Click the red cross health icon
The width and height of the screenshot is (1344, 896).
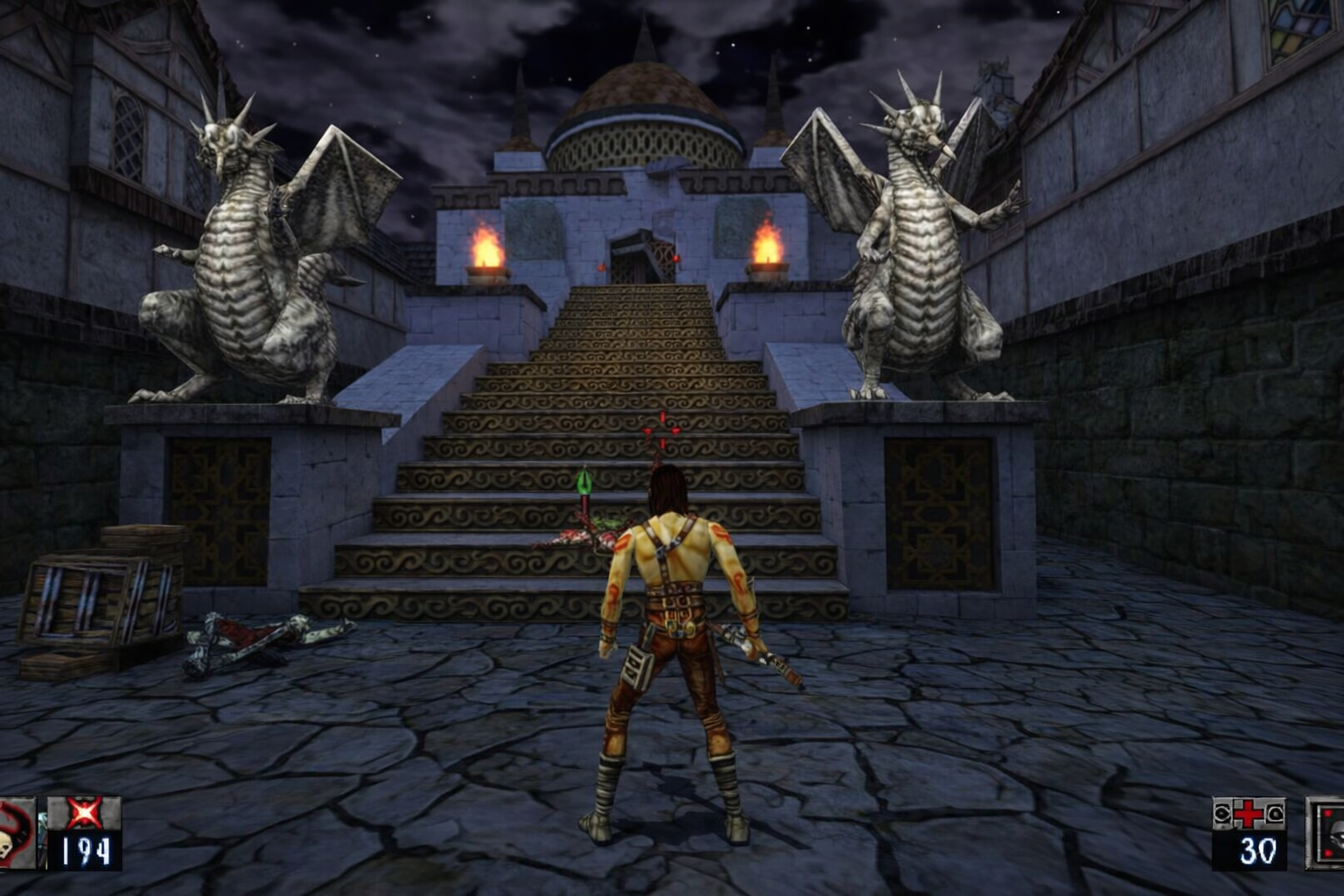1249,815
